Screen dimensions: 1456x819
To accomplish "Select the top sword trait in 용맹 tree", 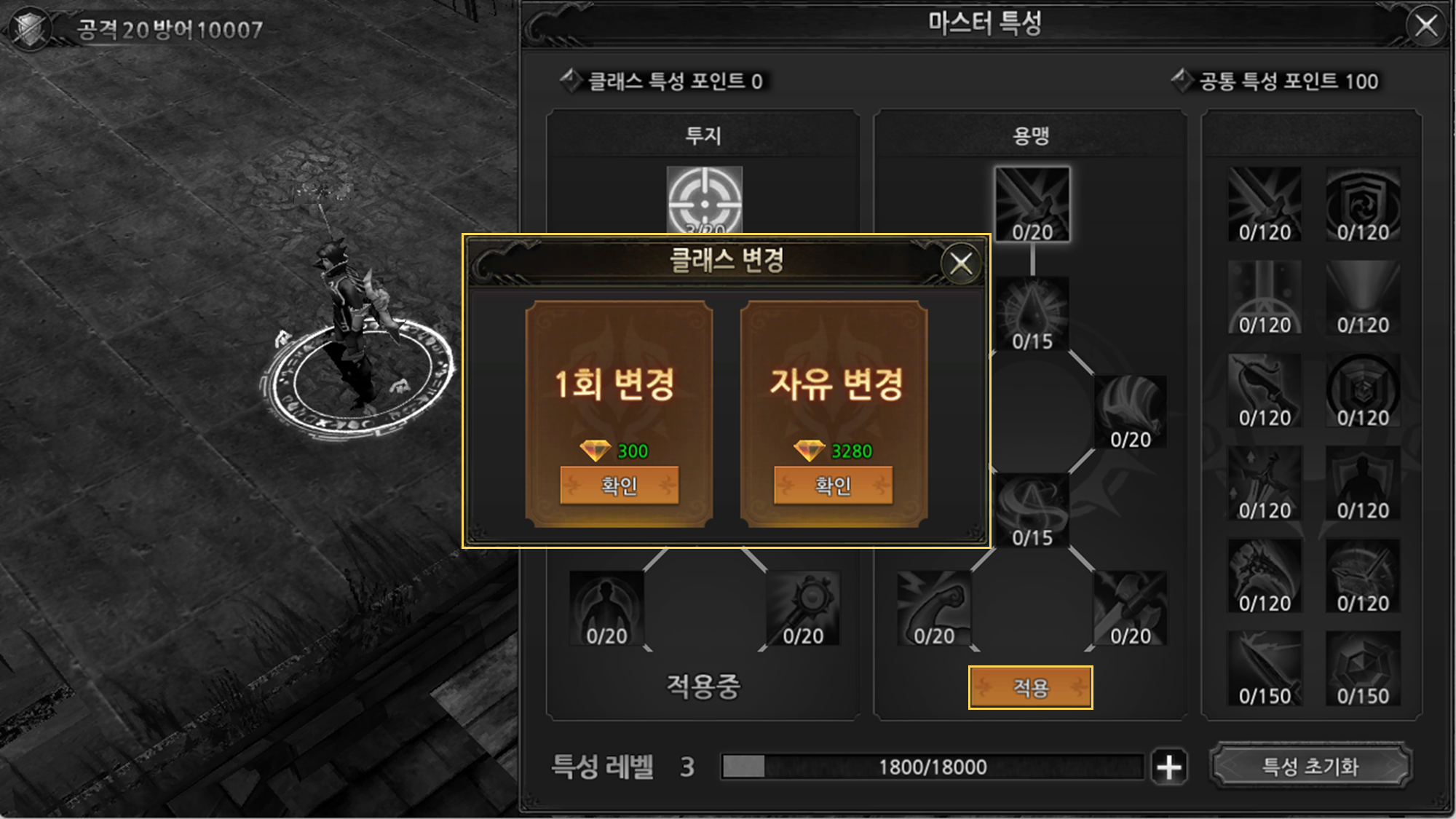I will click(1032, 204).
